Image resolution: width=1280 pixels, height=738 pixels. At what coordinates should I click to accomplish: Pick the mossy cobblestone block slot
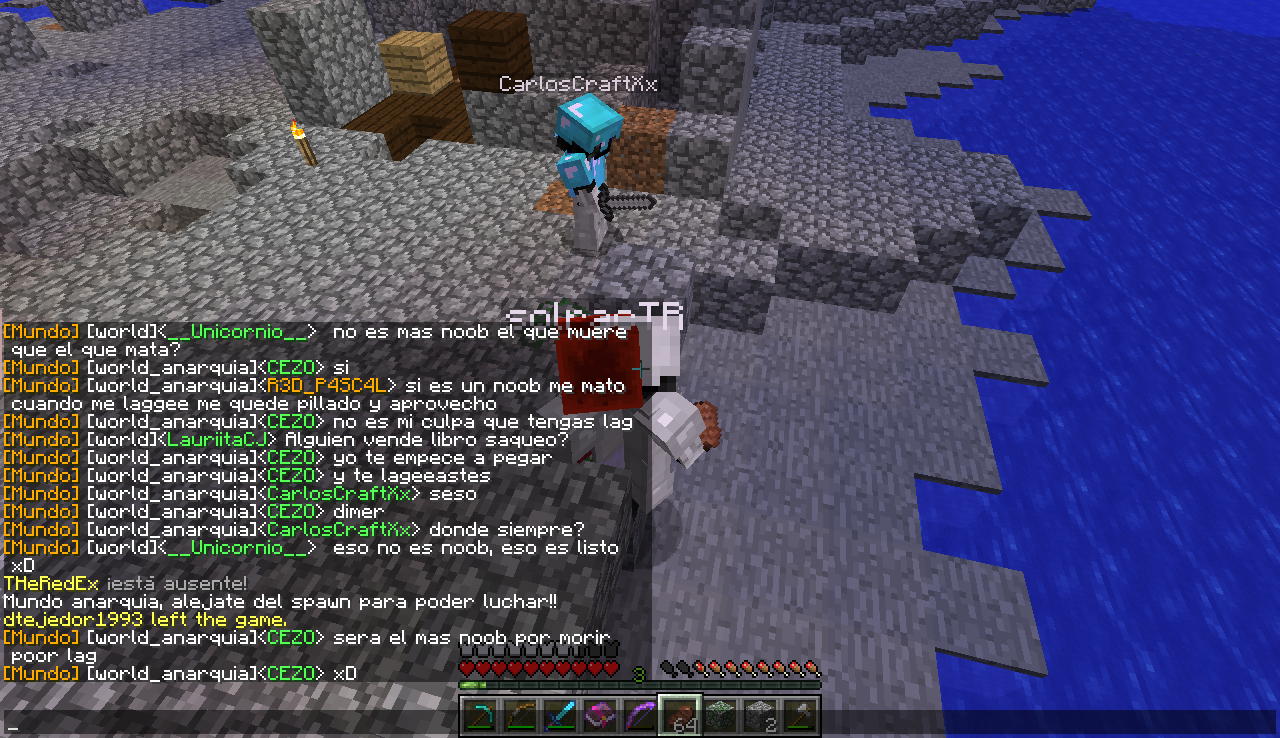[720, 716]
